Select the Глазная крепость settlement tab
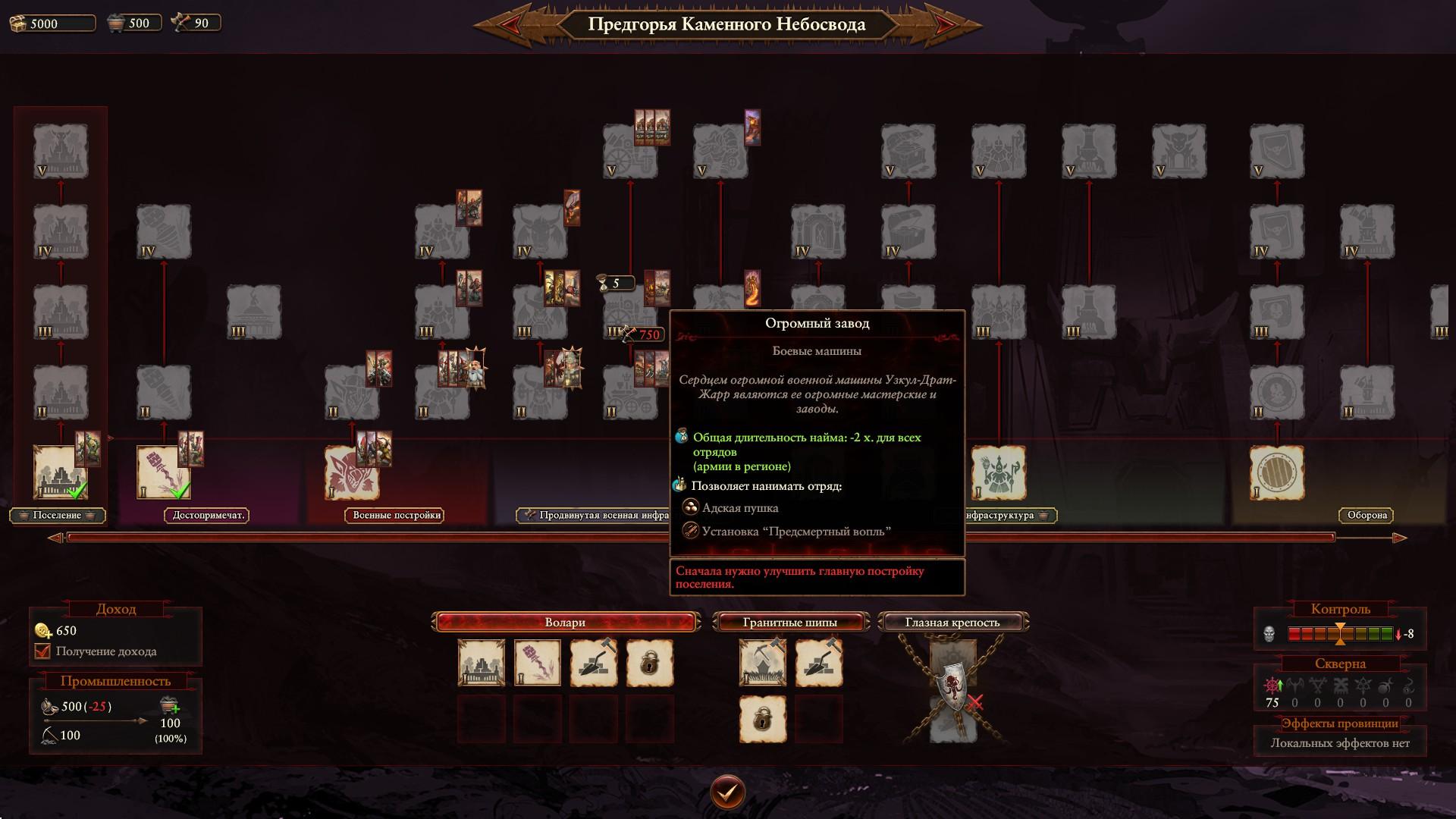 952,623
